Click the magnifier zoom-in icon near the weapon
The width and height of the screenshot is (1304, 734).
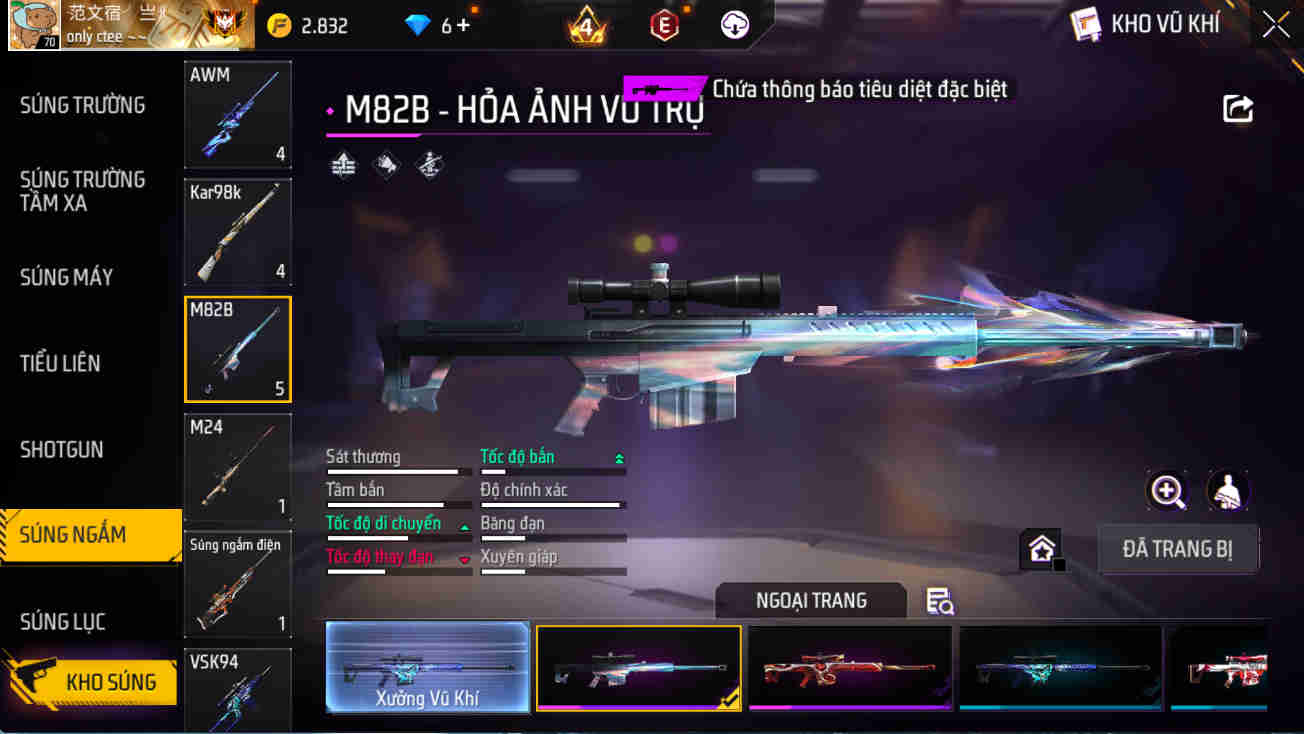pyautogui.click(x=1167, y=491)
